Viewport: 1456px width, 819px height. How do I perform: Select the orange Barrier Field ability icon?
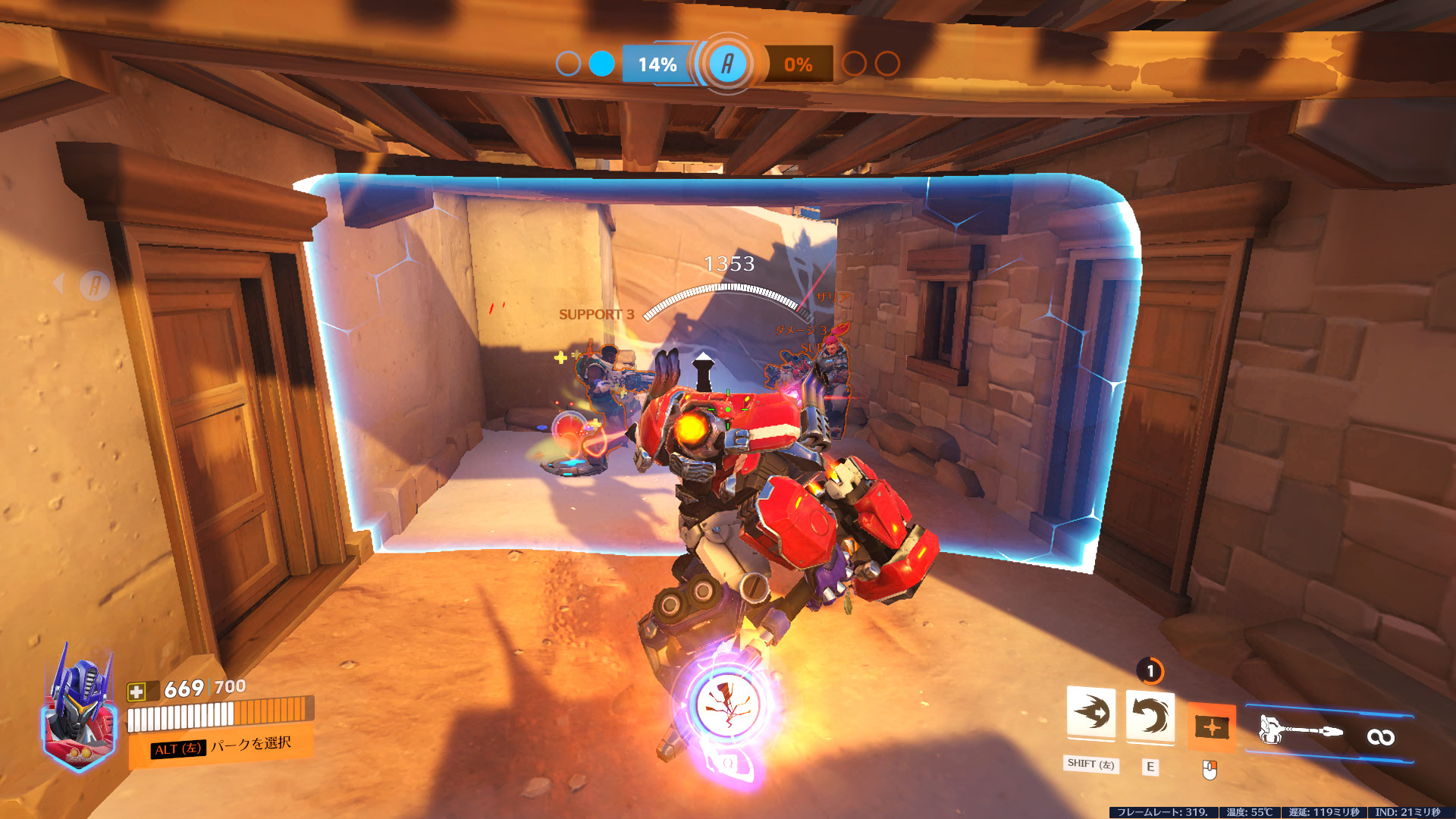pos(1211,727)
